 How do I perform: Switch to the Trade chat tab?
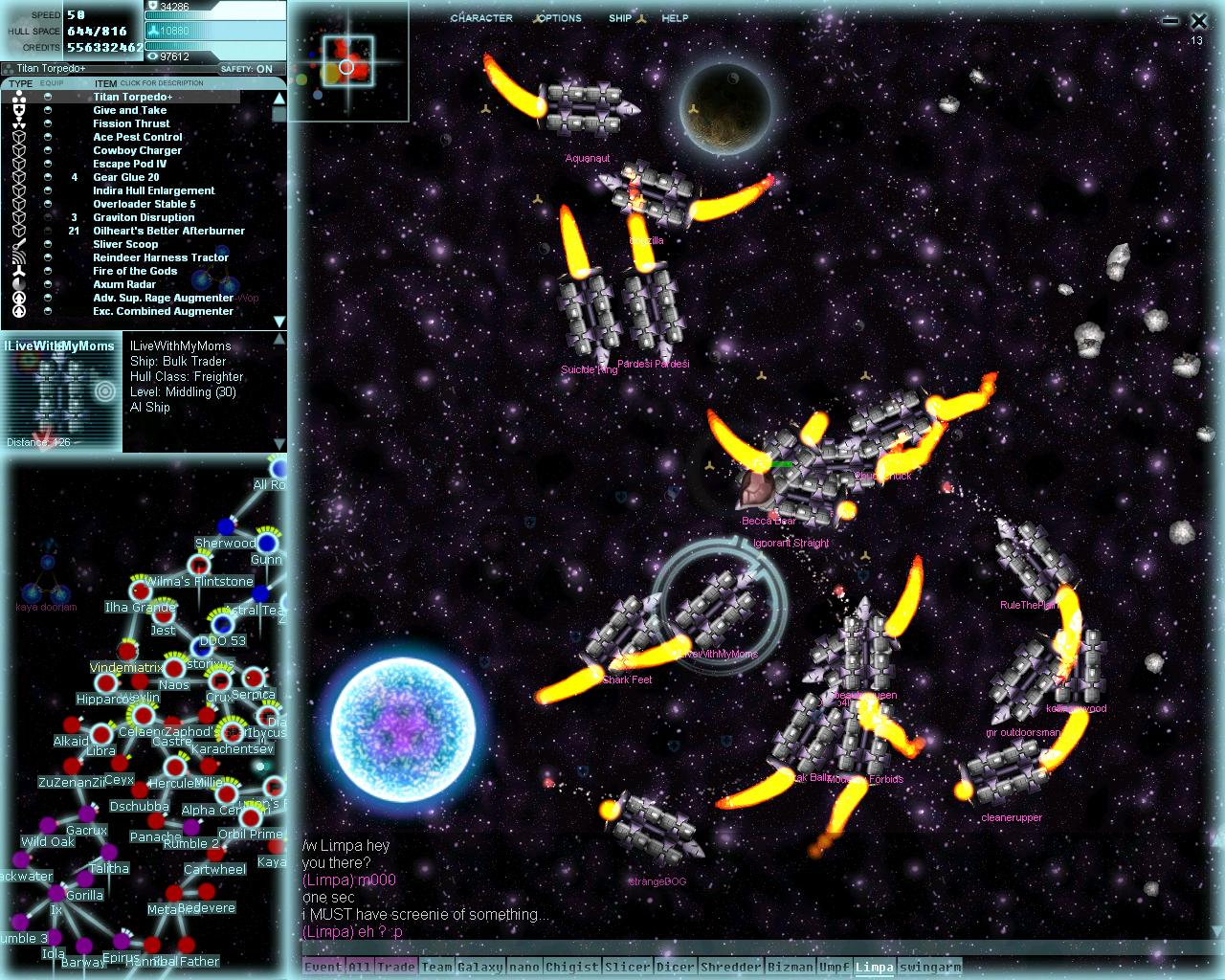tap(395, 967)
